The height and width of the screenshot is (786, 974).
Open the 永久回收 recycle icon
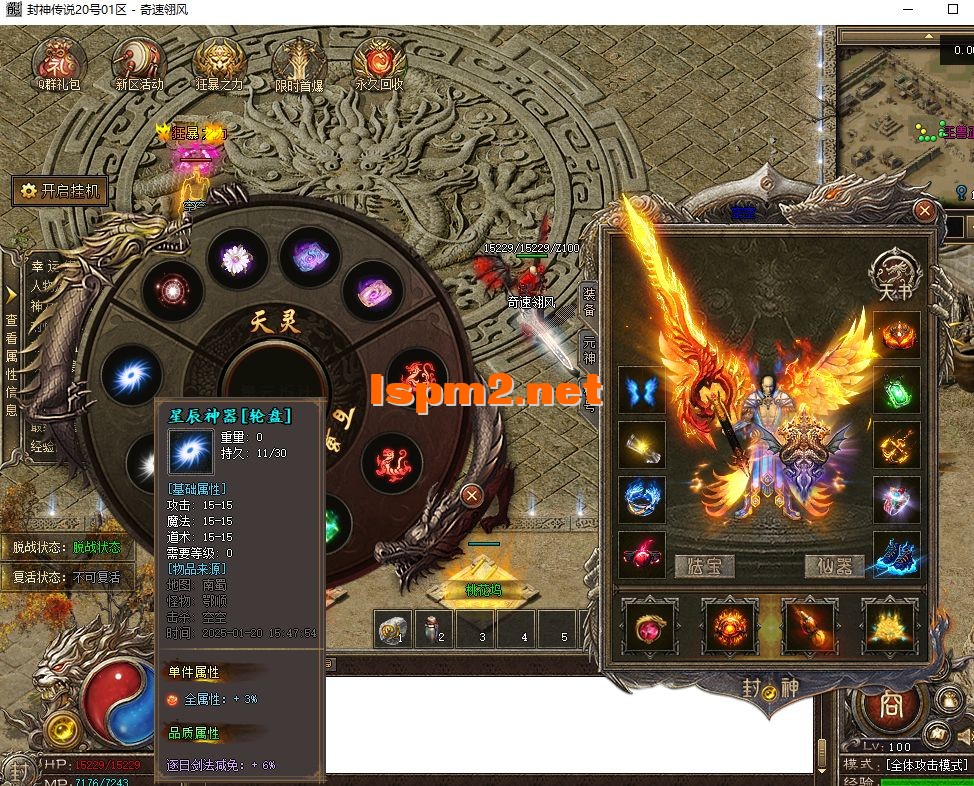[378, 62]
